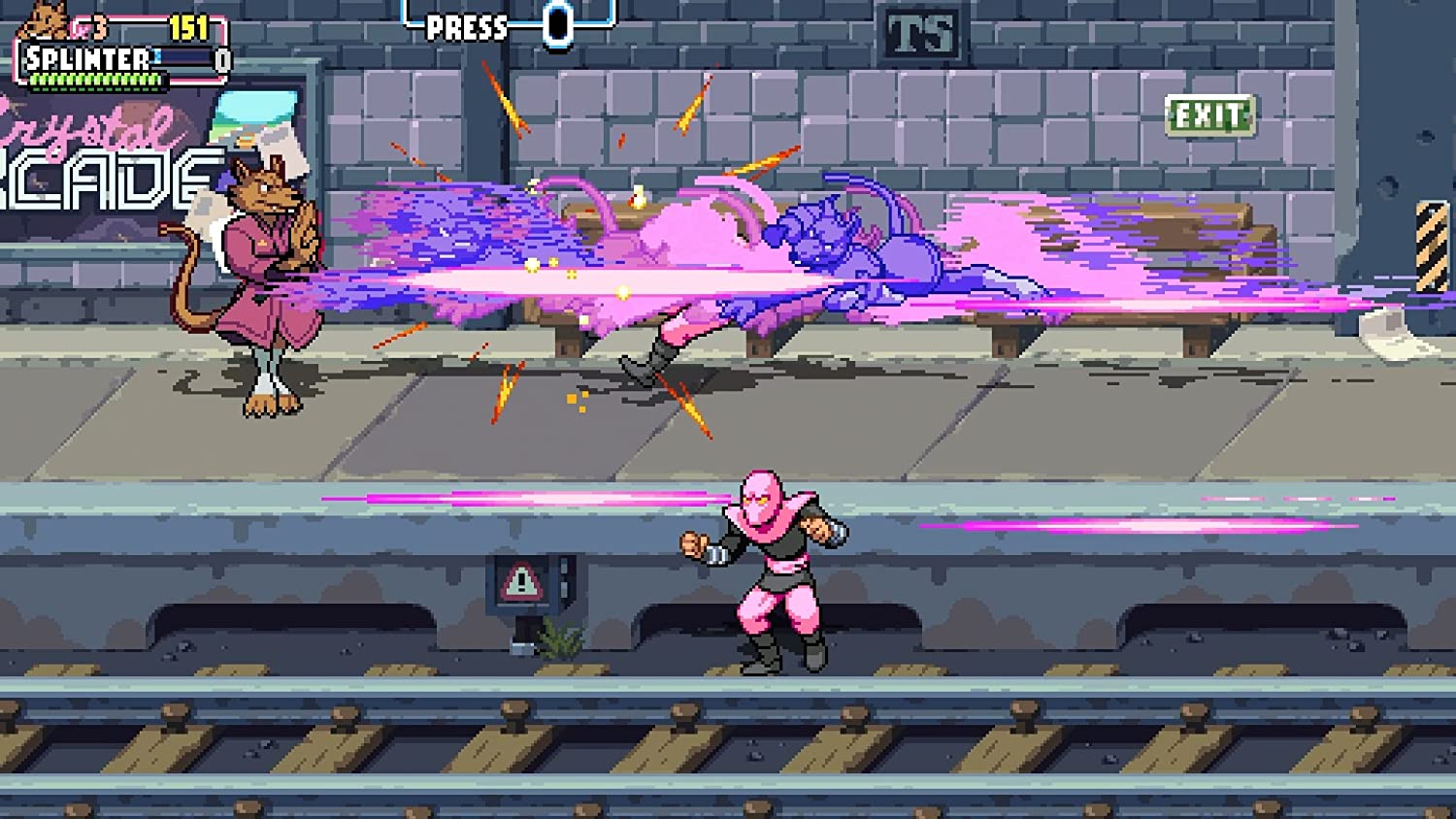Select the blue PRESS circle prompt icon
Viewport: 1456px width, 819px height.
(x=557, y=24)
